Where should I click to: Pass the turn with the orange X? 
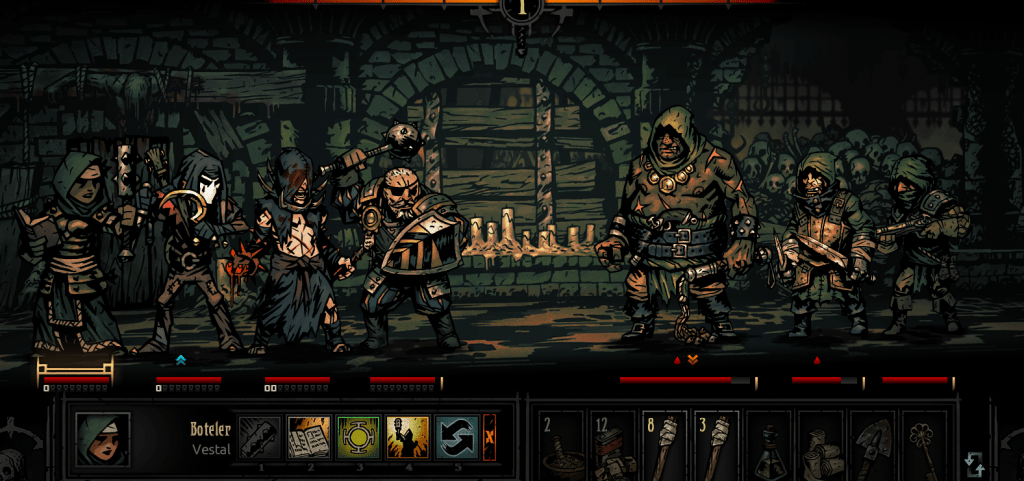point(489,438)
